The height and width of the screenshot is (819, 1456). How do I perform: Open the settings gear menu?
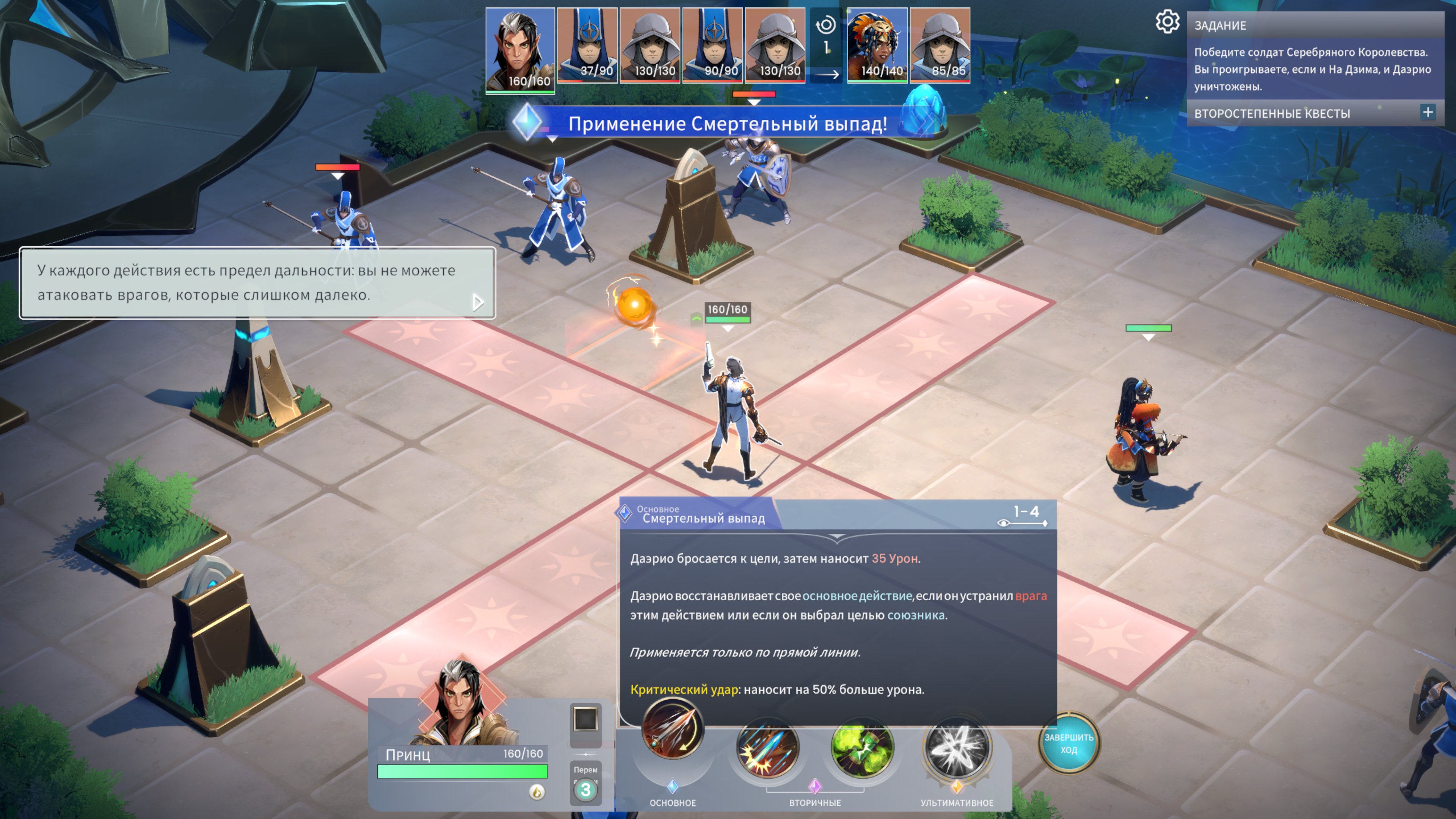pyautogui.click(x=1167, y=23)
